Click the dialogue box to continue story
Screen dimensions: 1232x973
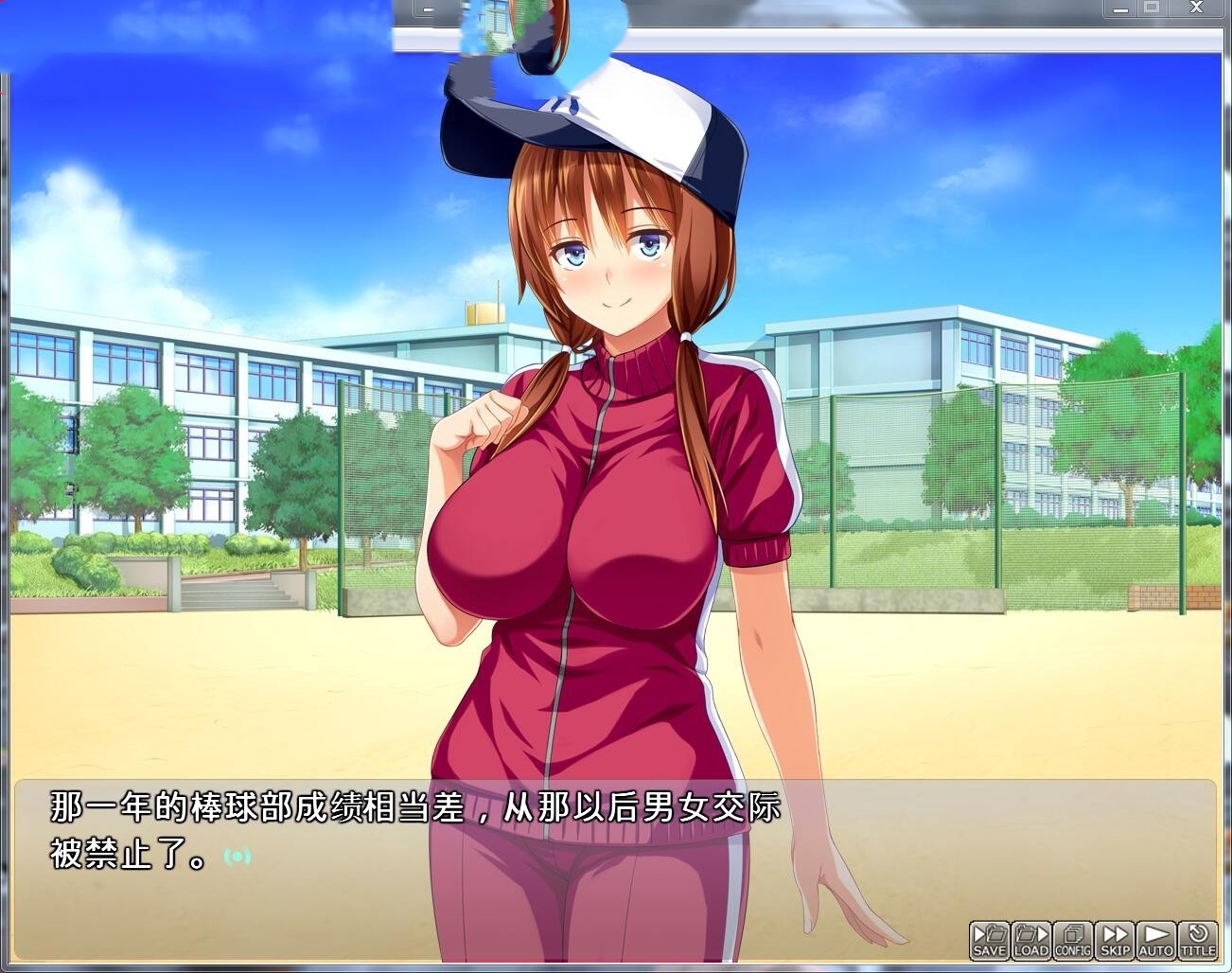click(x=426, y=833)
